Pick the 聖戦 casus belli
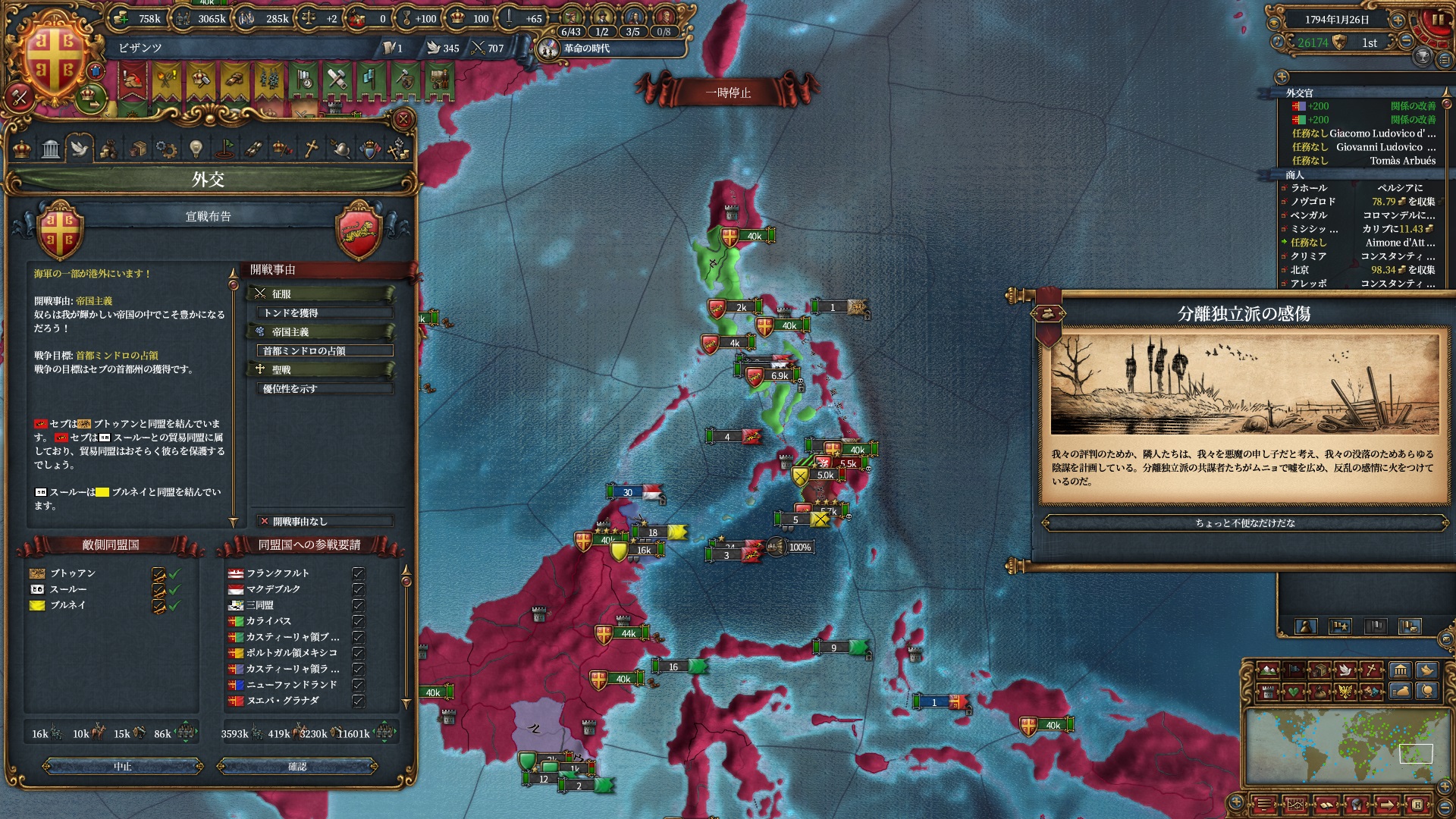 pyautogui.click(x=322, y=369)
